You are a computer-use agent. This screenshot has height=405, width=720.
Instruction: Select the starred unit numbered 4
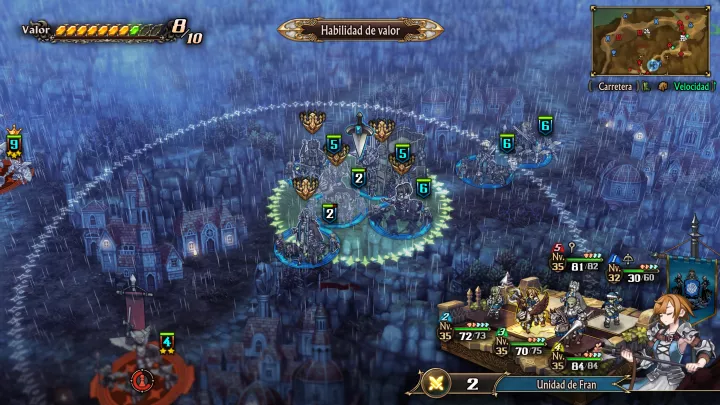pyautogui.click(x=167, y=343)
